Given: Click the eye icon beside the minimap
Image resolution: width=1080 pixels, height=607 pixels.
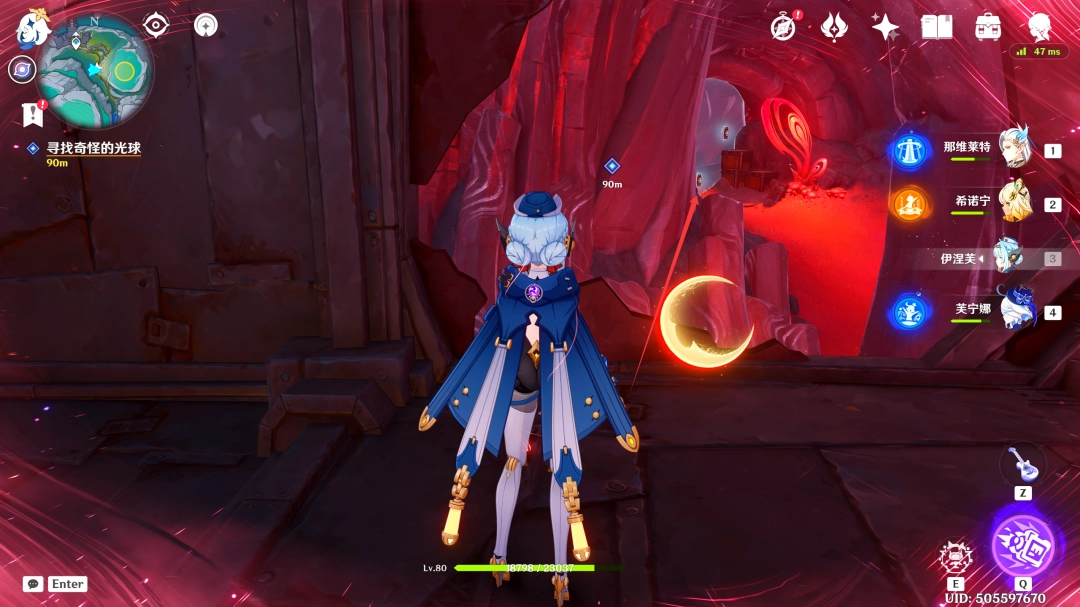Looking at the screenshot, I should 156,25.
